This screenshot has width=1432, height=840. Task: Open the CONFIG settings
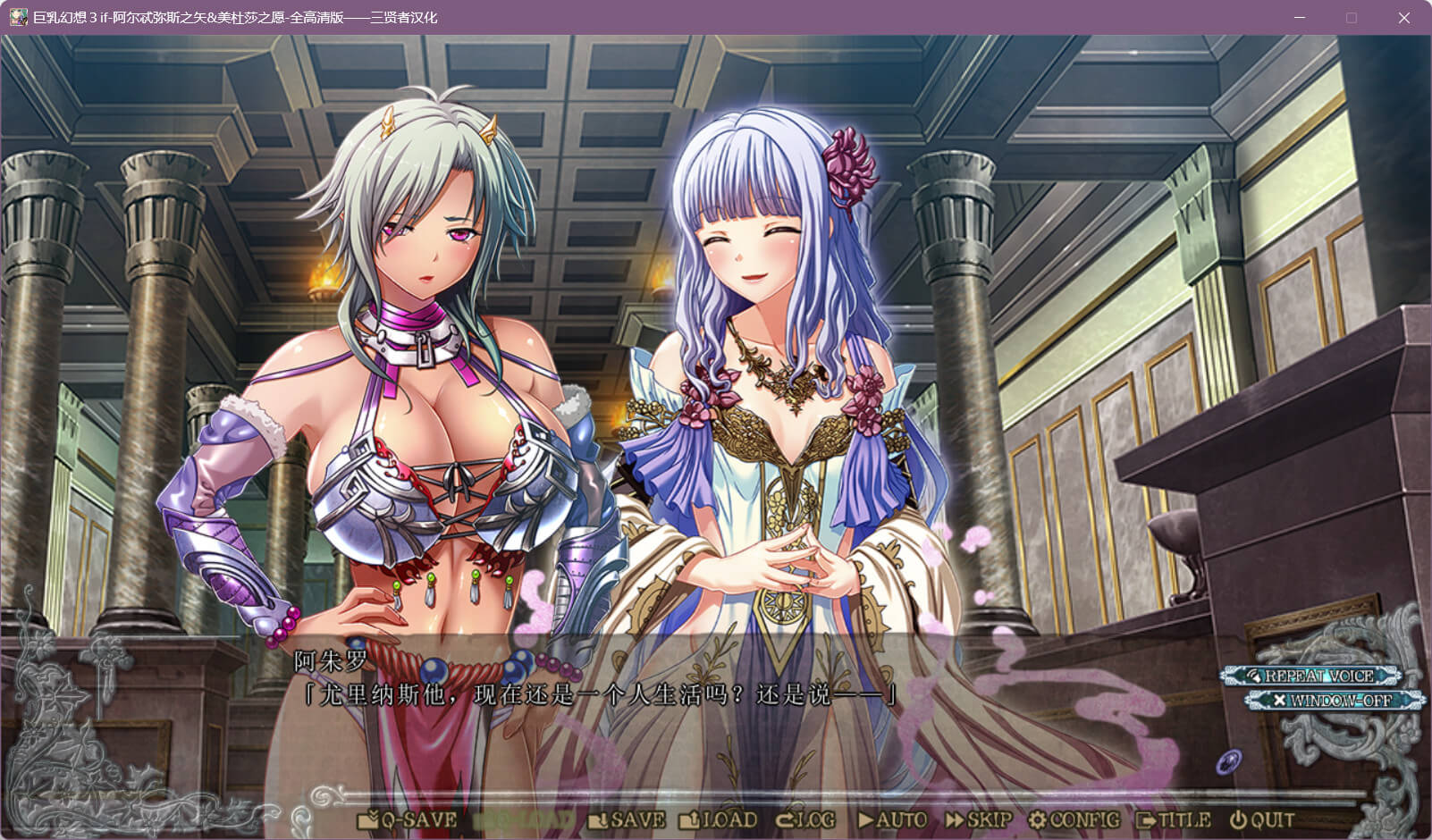pyautogui.click(x=1074, y=819)
